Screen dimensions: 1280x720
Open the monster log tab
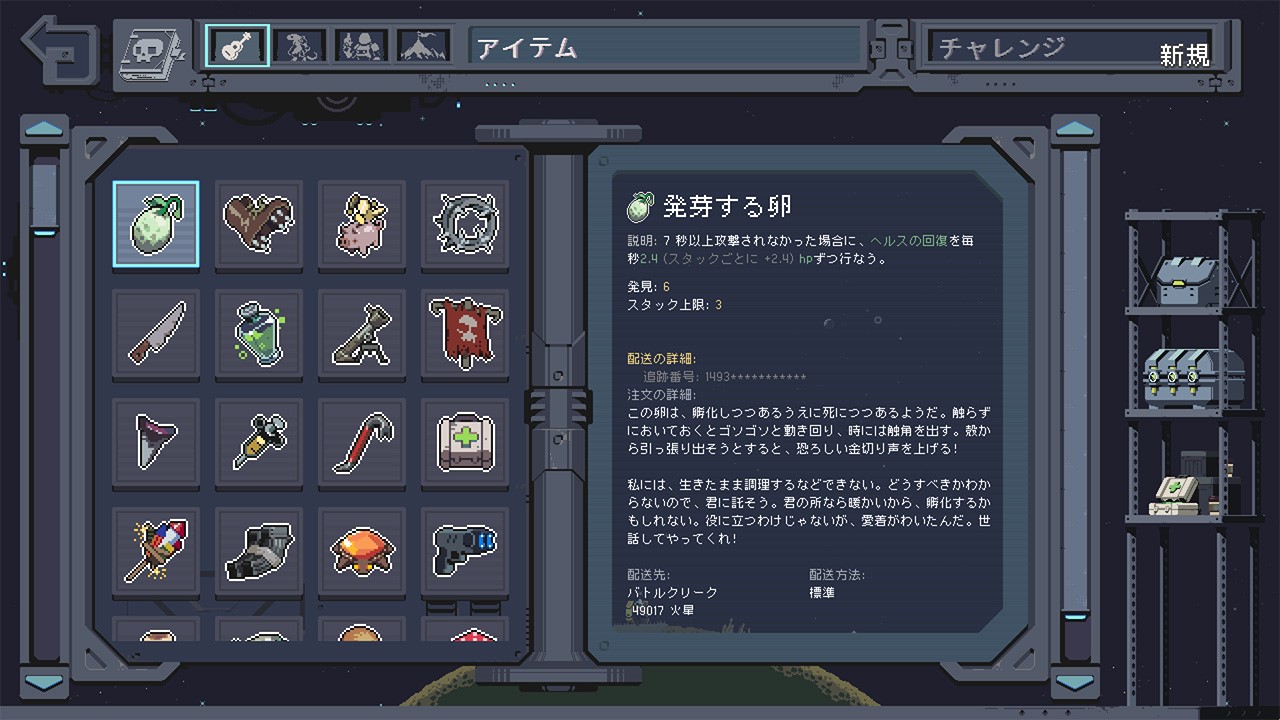click(x=300, y=46)
